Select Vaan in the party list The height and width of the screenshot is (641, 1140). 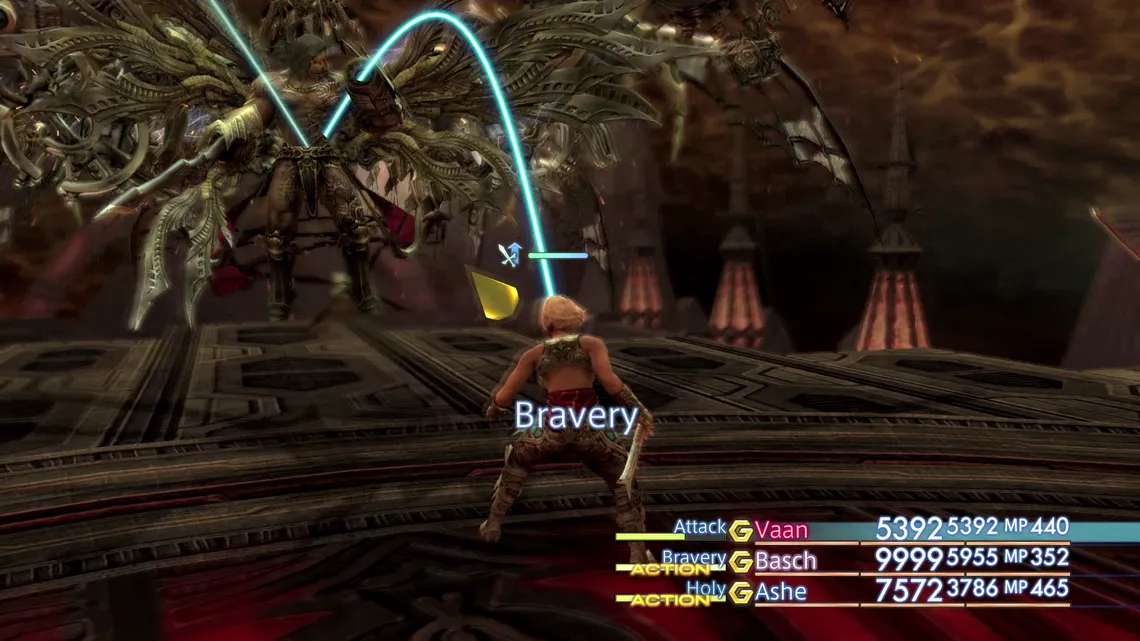pyautogui.click(x=781, y=530)
